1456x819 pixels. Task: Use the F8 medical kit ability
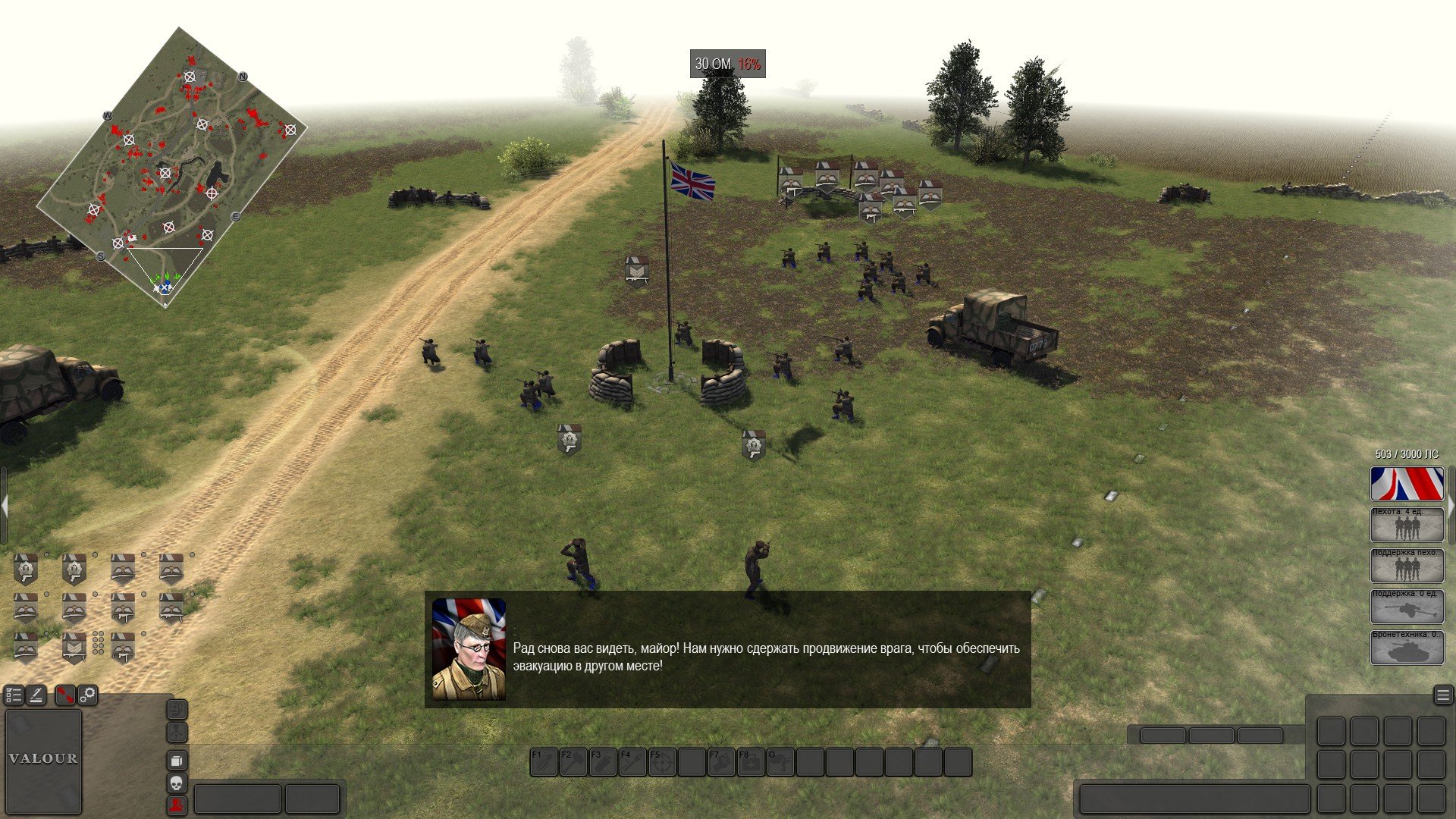tap(751, 762)
